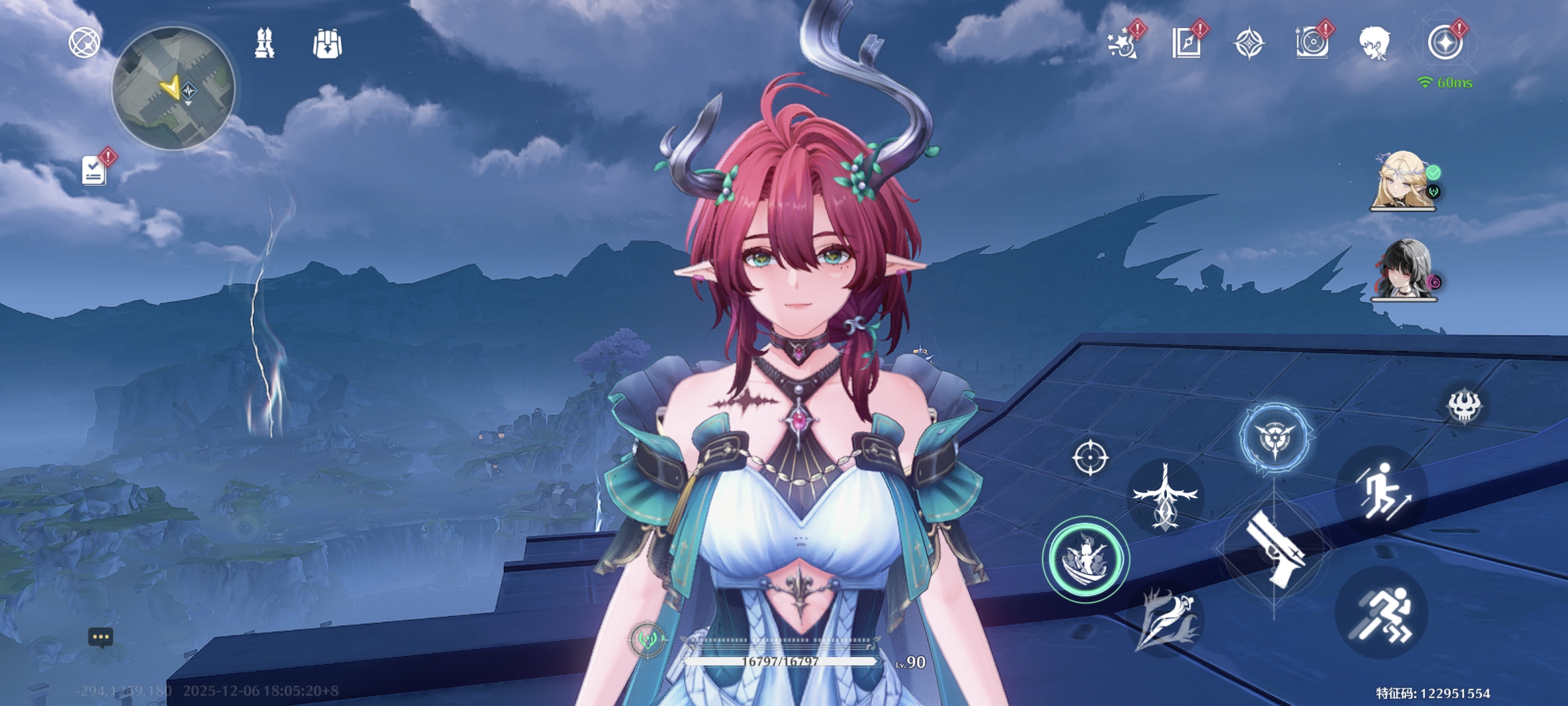
Task: Tap the sprinting figure dash button
Action: pos(1381,612)
